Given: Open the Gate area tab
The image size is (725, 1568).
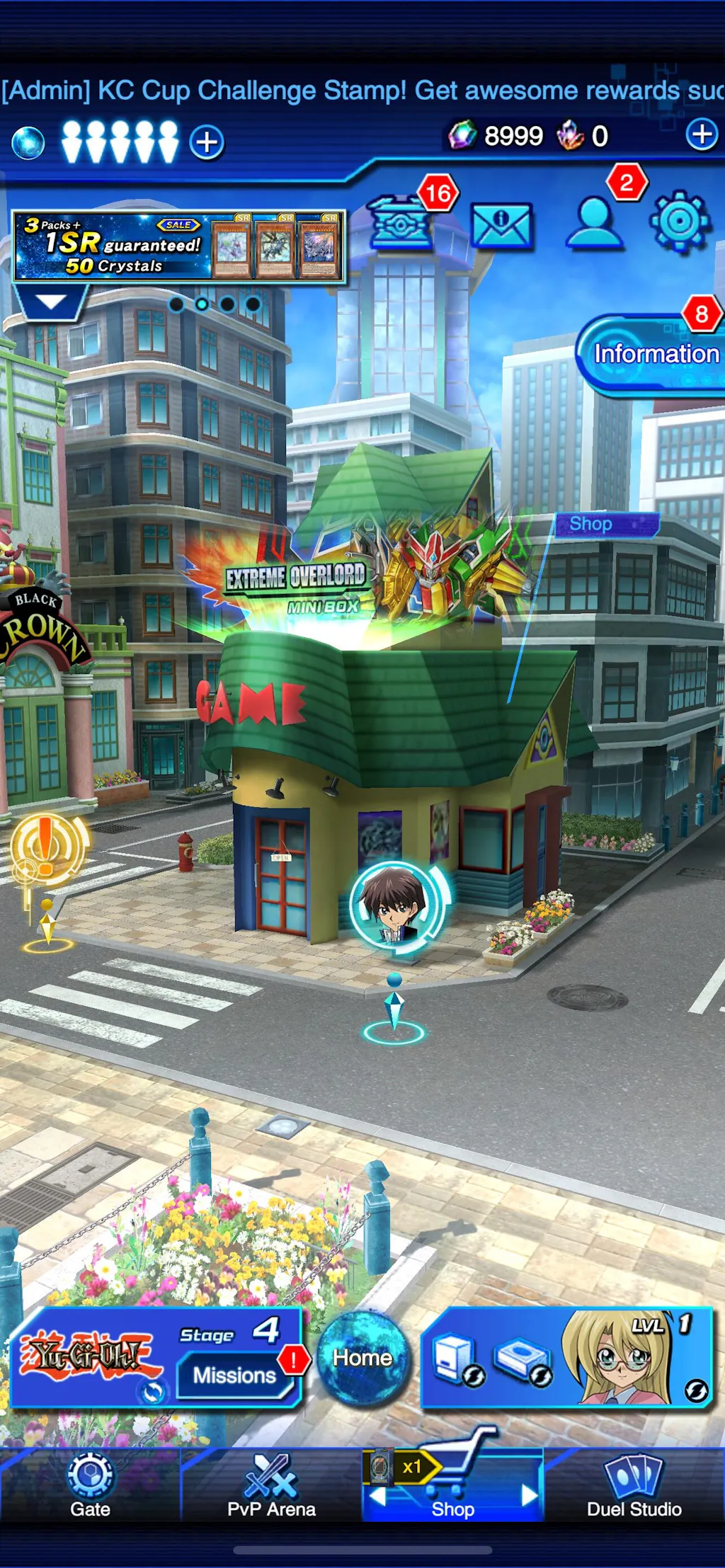Looking at the screenshot, I should [x=90, y=1485].
